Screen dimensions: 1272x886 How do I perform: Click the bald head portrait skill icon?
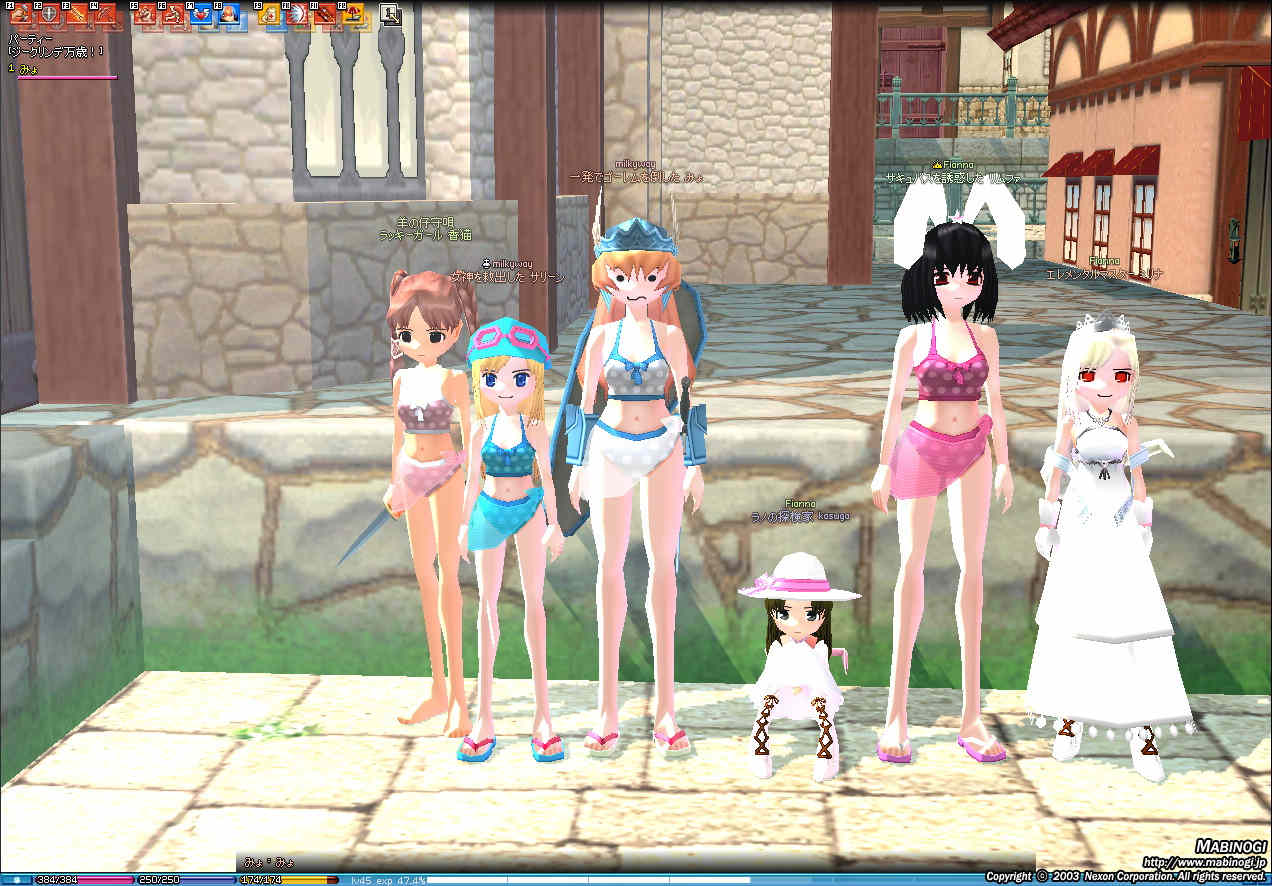[229, 15]
